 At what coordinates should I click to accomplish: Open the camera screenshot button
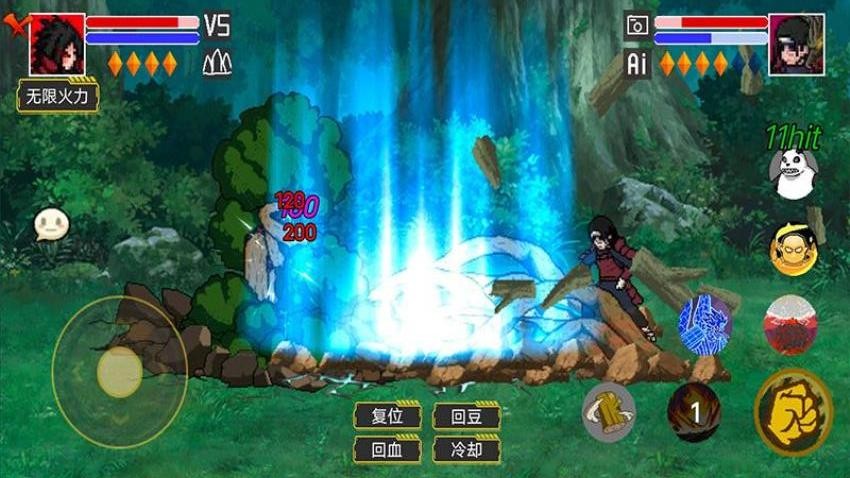pyautogui.click(x=637, y=26)
